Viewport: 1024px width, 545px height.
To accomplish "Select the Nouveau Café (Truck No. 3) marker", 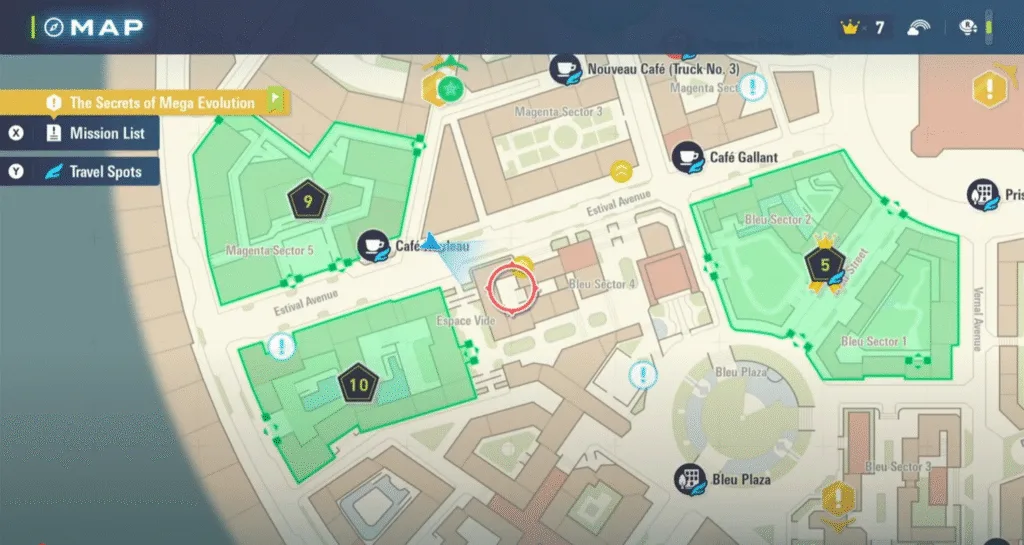I will 564,69.
